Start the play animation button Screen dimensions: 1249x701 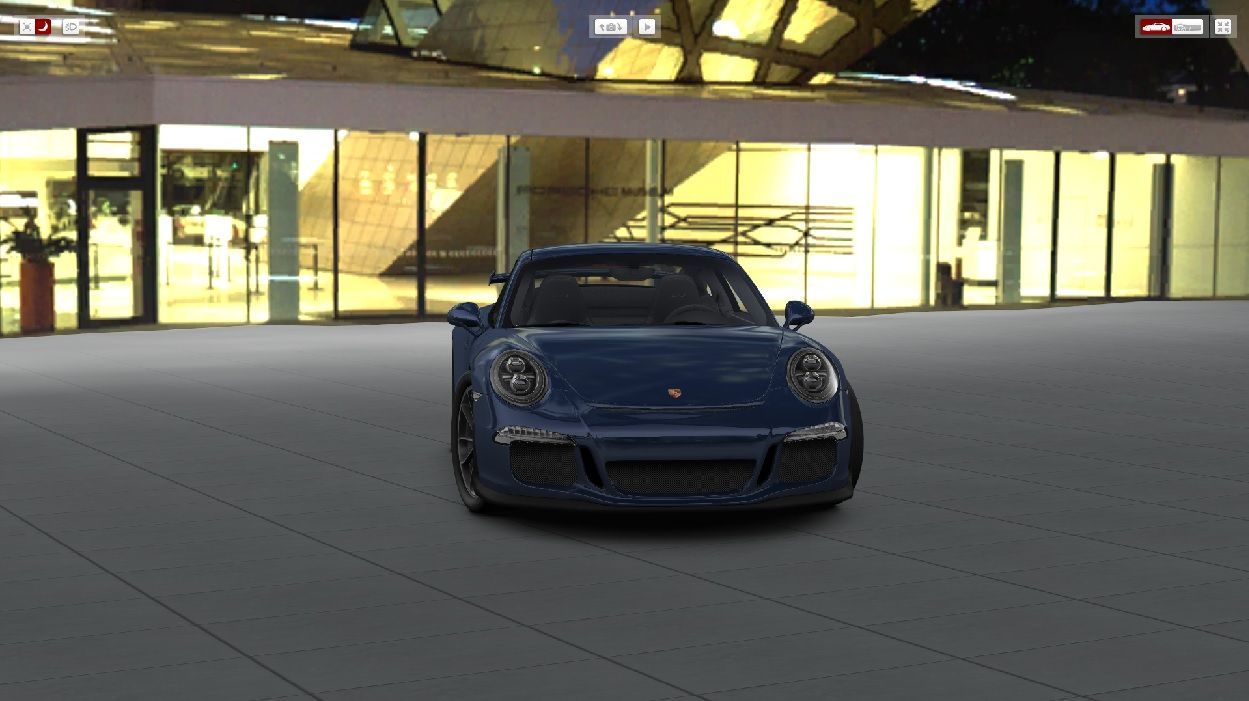click(648, 27)
